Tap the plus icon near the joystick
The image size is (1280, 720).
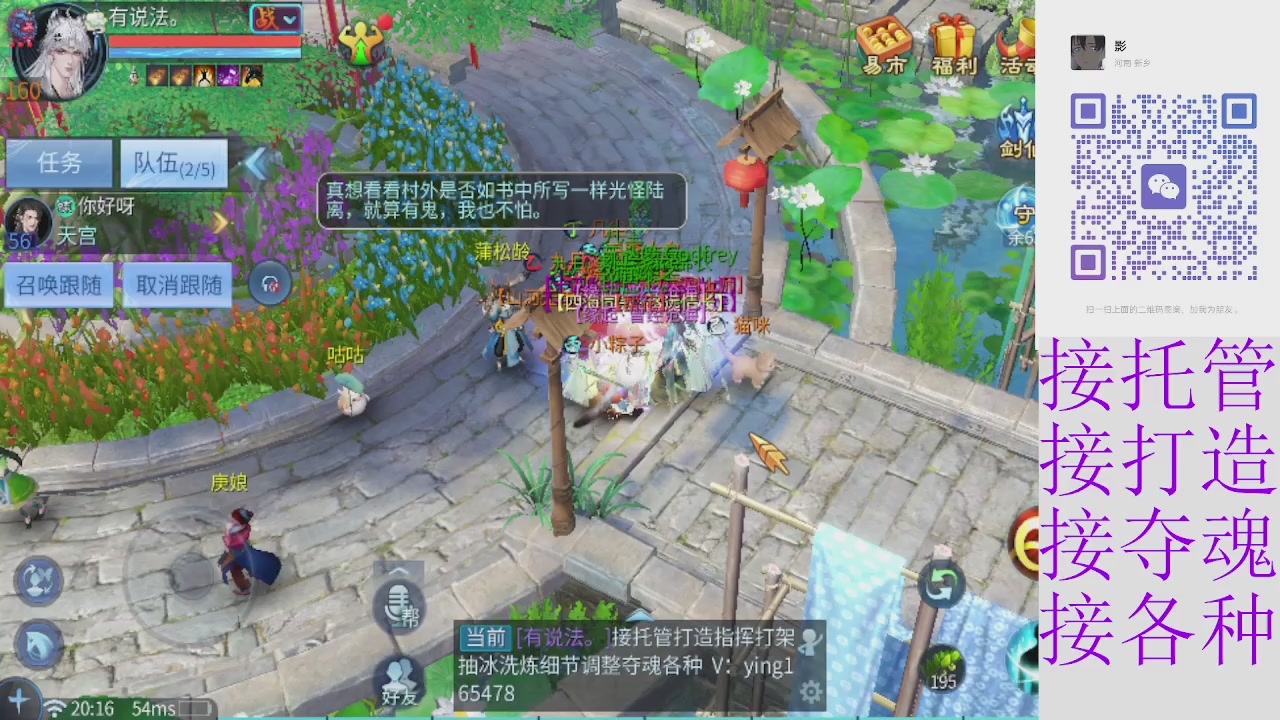coord(18,697)
